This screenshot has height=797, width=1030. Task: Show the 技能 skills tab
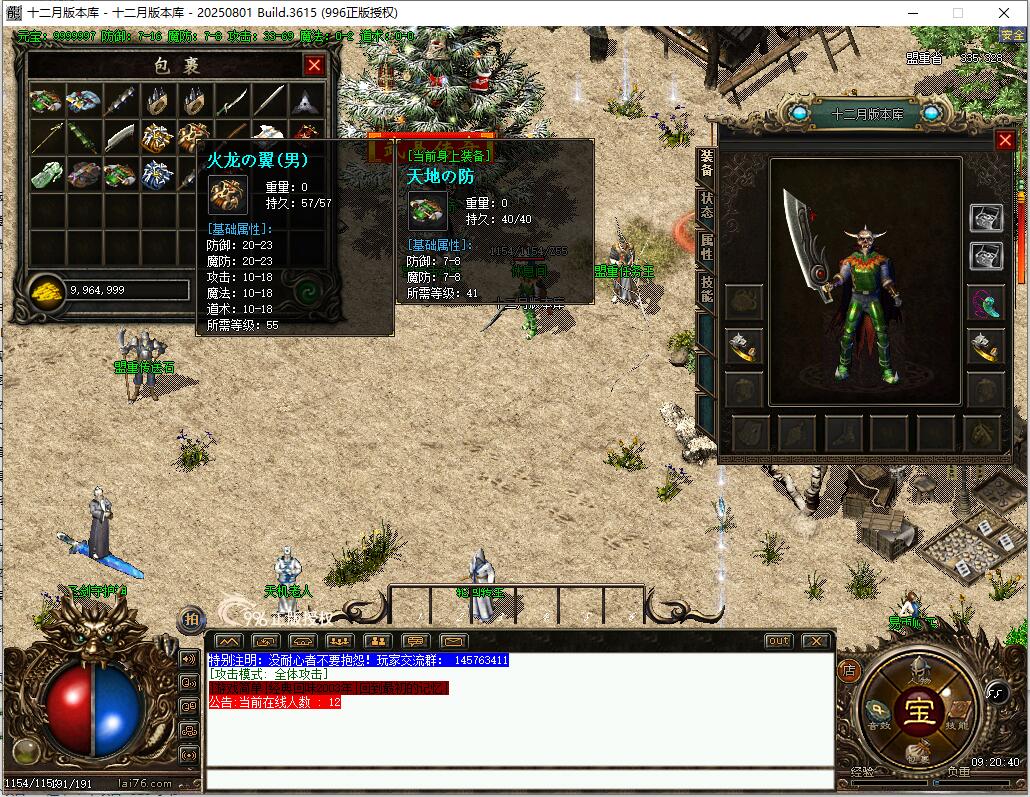706,289
